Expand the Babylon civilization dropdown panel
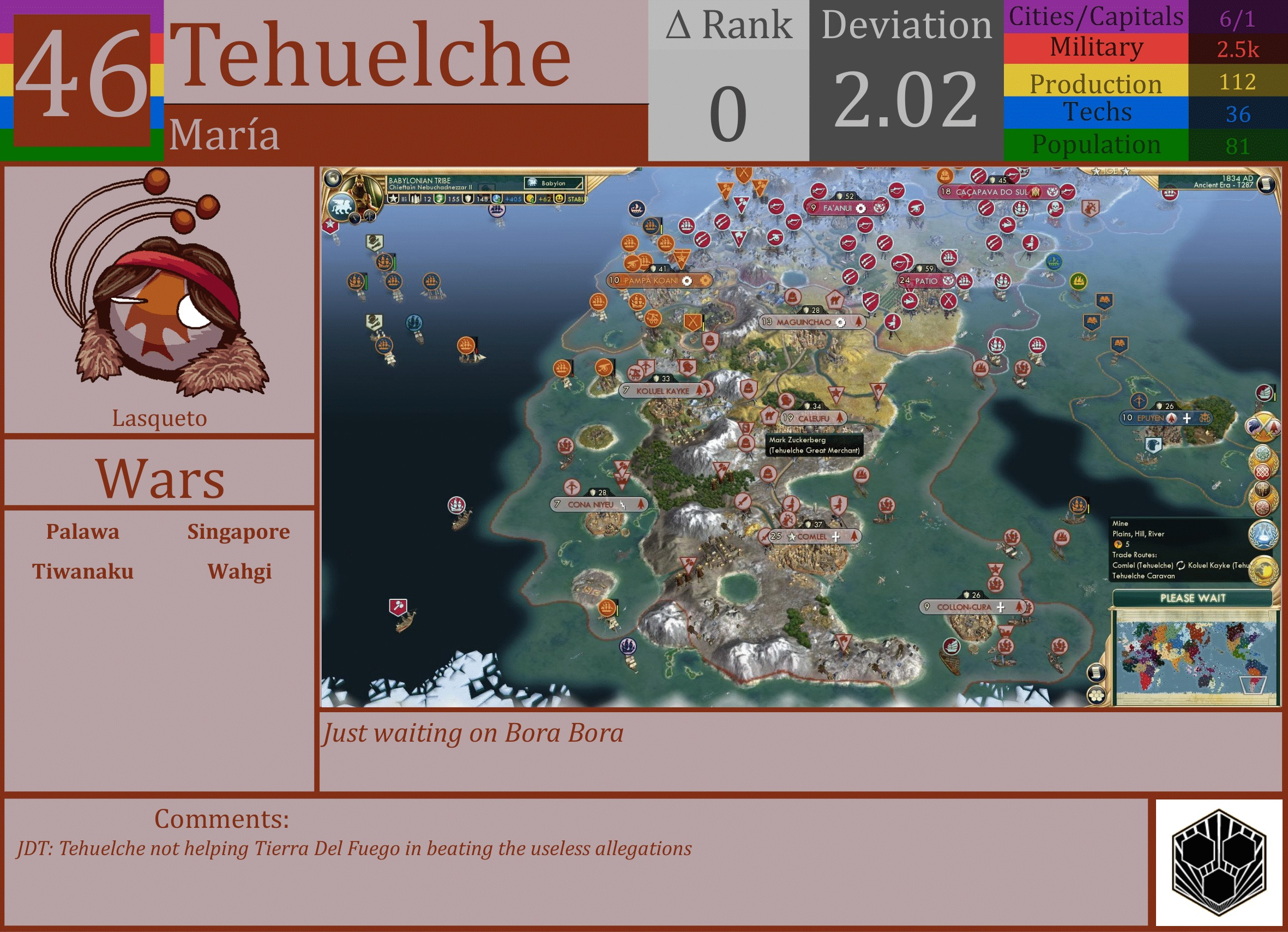The width and height of the screenshot is (1288, 932). (554, 183)
